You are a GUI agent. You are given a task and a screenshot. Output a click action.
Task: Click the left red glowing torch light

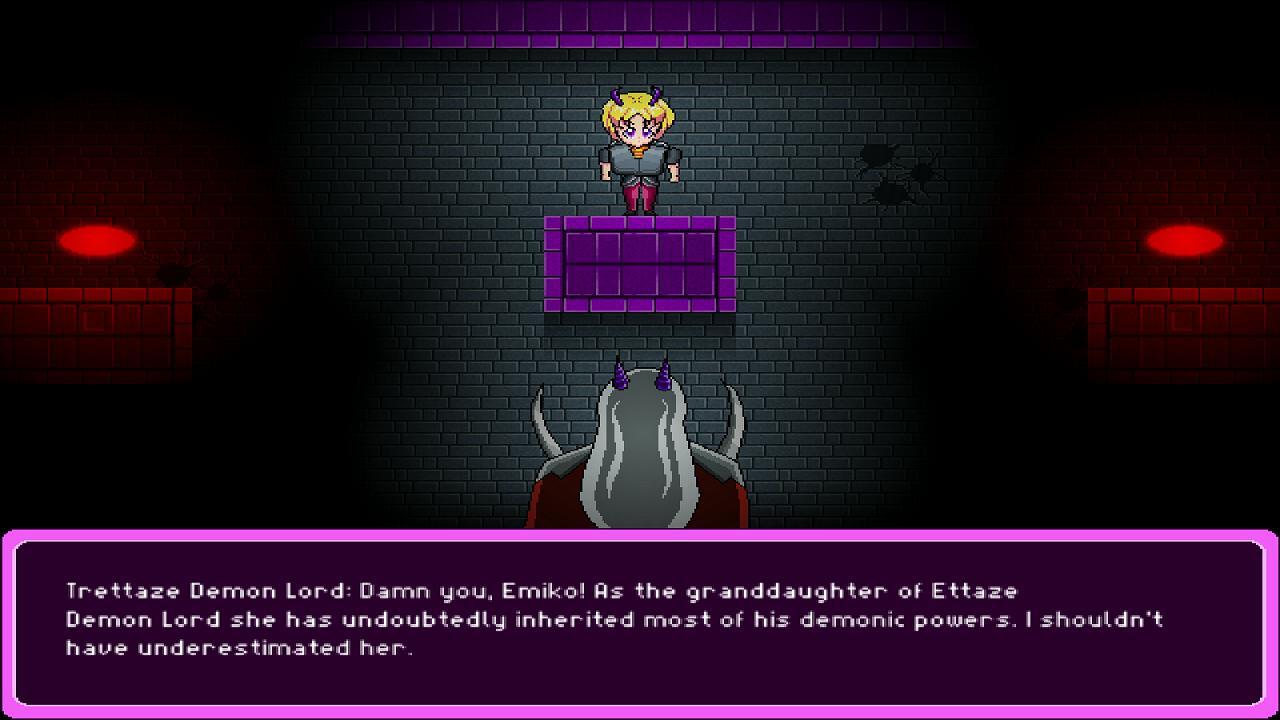coord(95,240)
